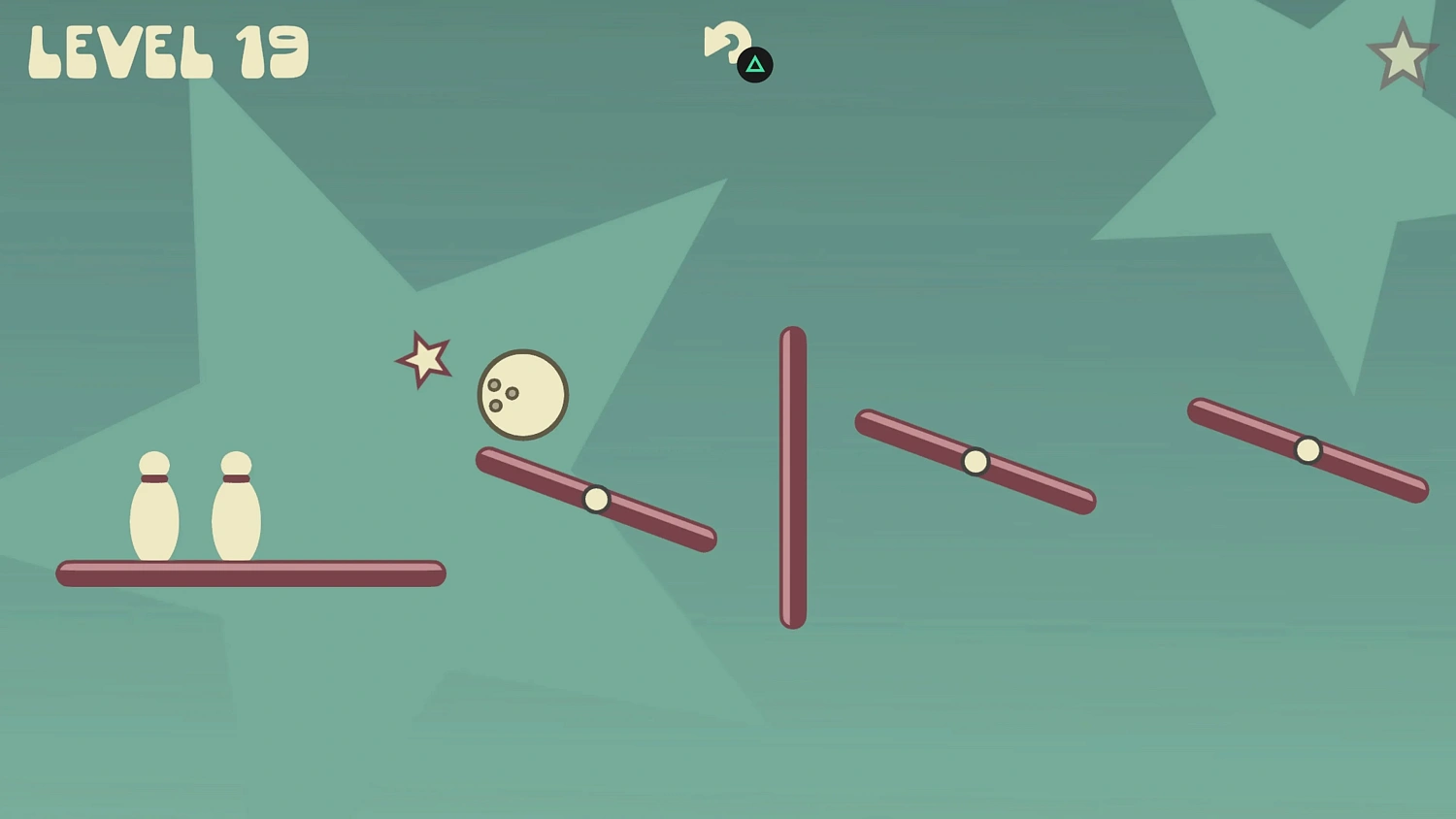The height and width of the screenshot is (819, 1456).
Task: Select the star counter in the top right corner
Action: tap(1401, 55)
